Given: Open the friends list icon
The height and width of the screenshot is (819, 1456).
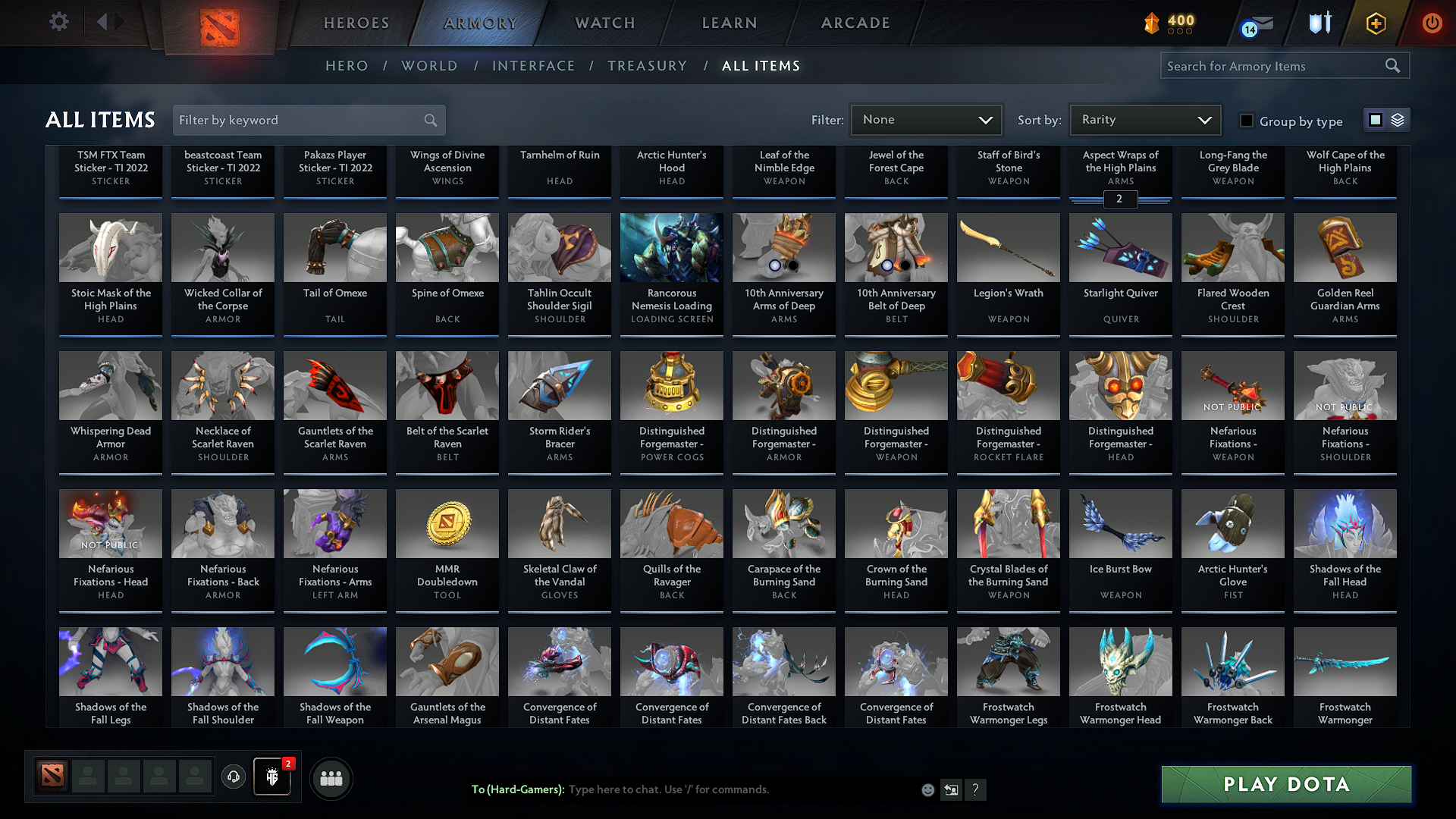Looking at the screenshot, I should pos(331,778).
